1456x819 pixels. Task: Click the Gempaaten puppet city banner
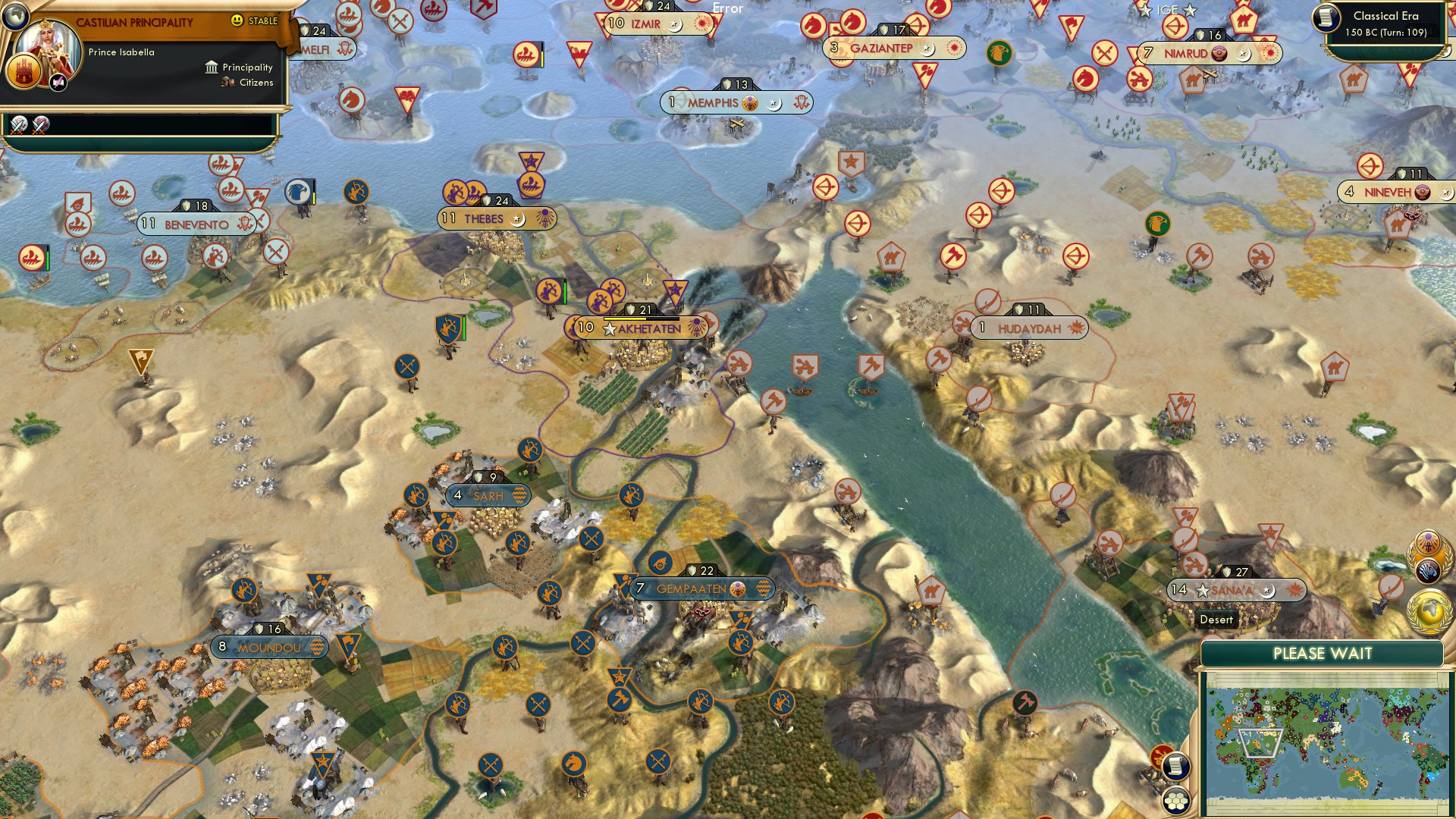[692, 588]
